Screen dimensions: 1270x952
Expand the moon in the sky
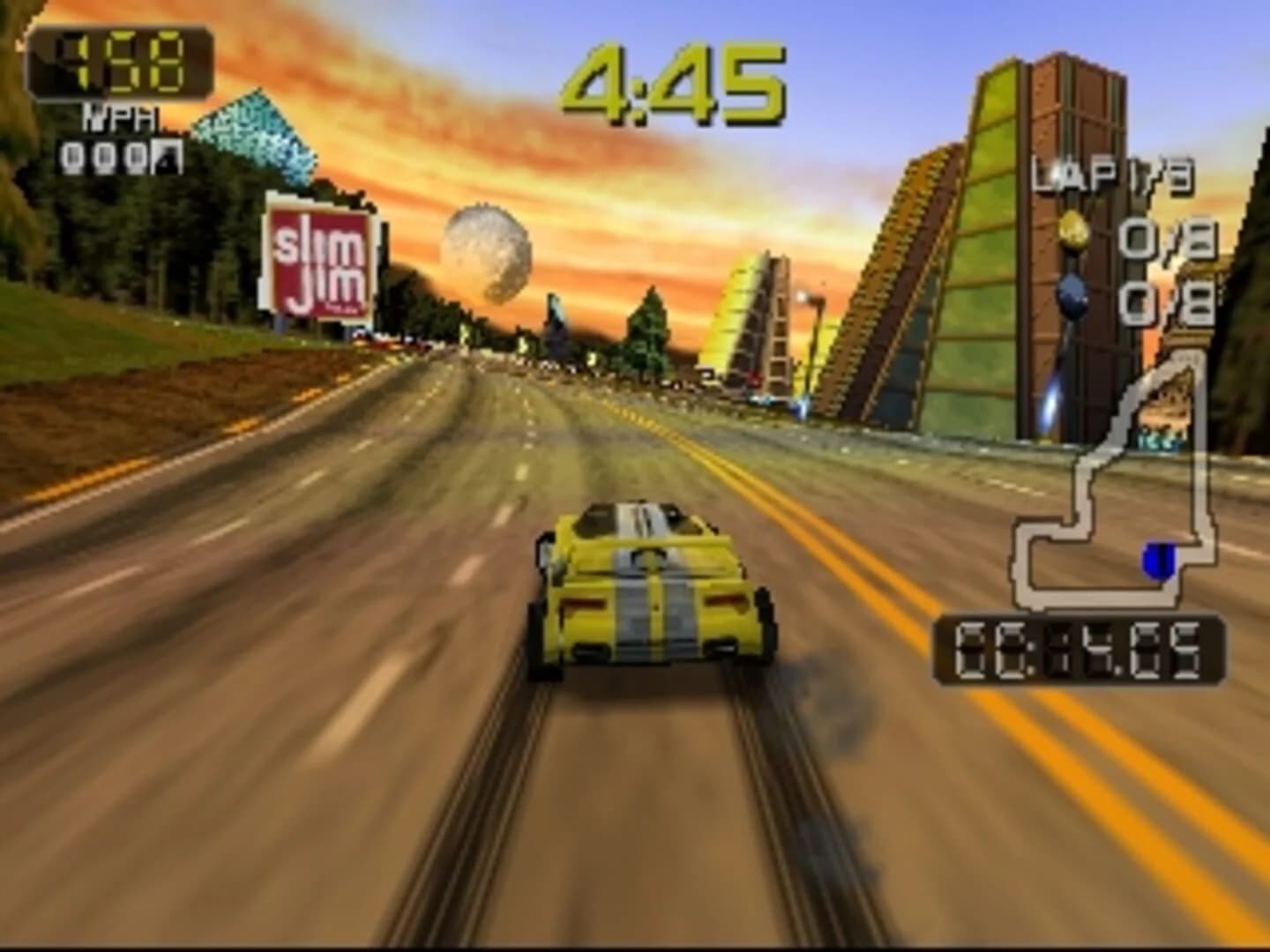(x=486, y=249)
